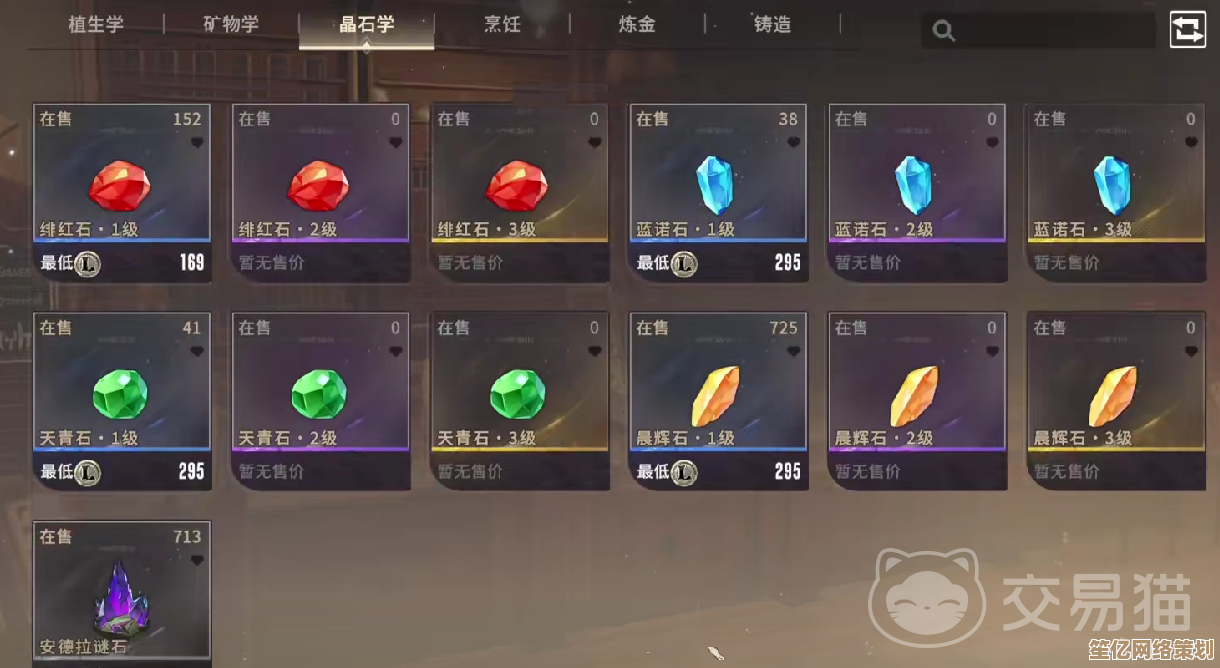Open the 绯红石 2级 item card

[x=321, y=192]
